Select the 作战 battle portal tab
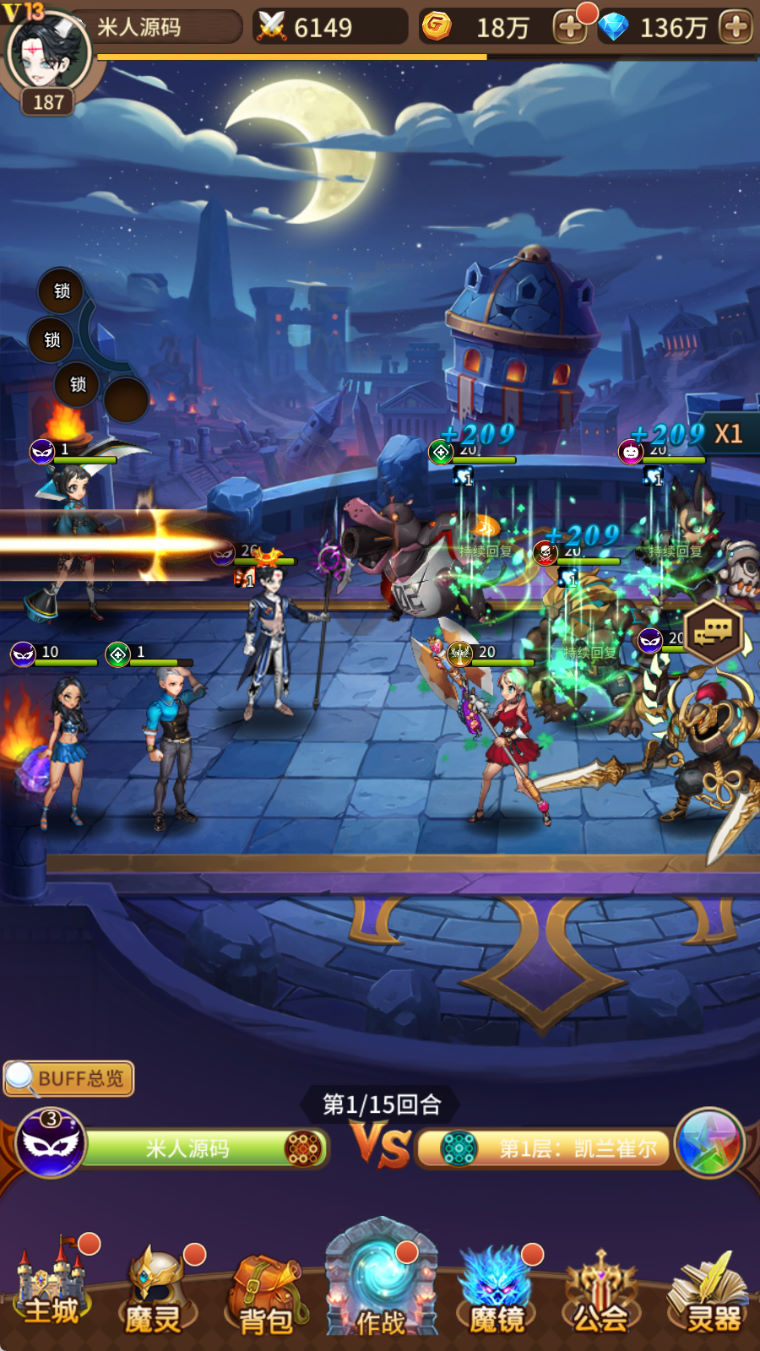 380,1285
